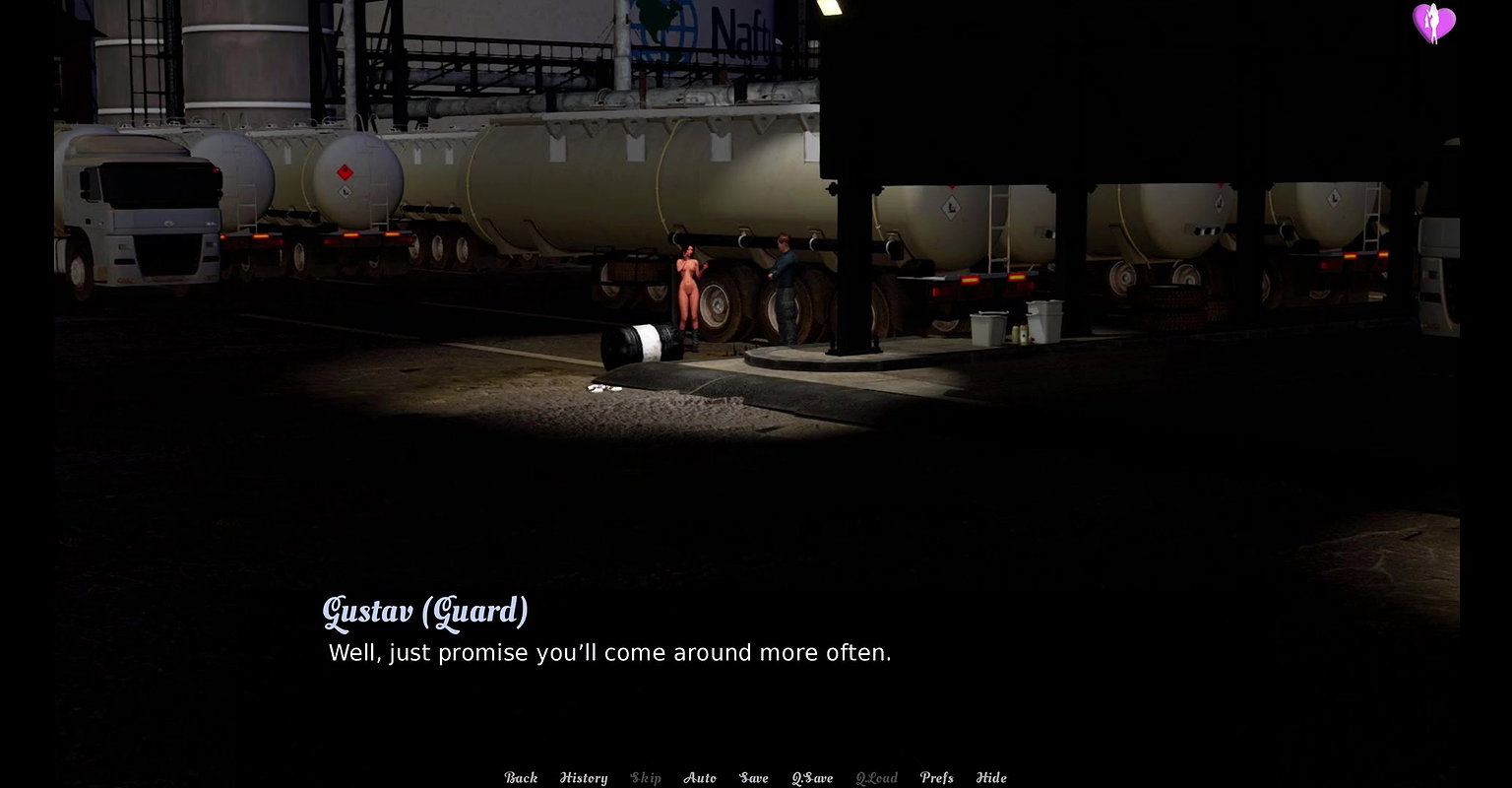Click the pink heart silhouette icon

[1433, 23]
